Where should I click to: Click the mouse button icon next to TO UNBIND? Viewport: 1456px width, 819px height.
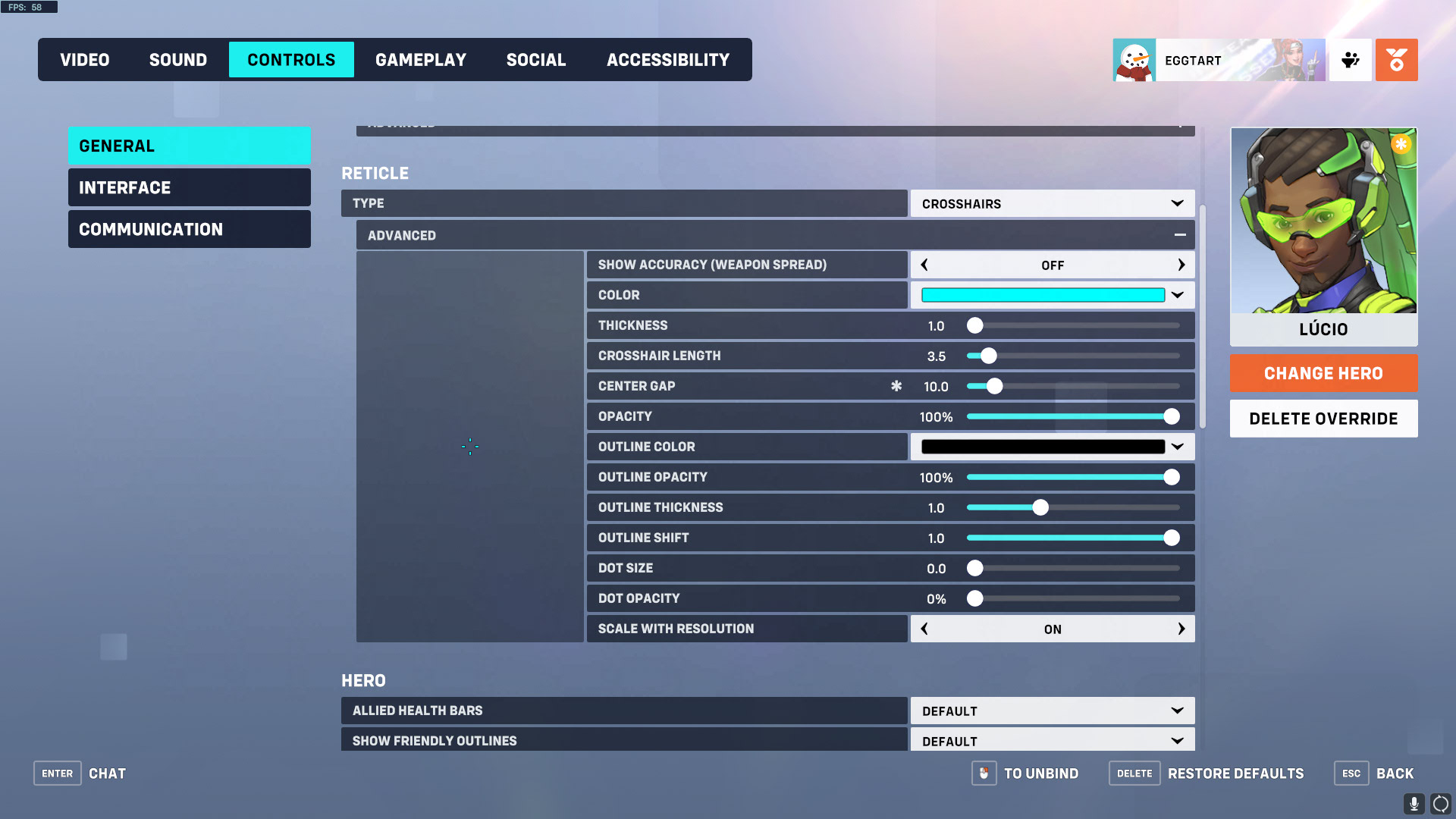(984, 773)
